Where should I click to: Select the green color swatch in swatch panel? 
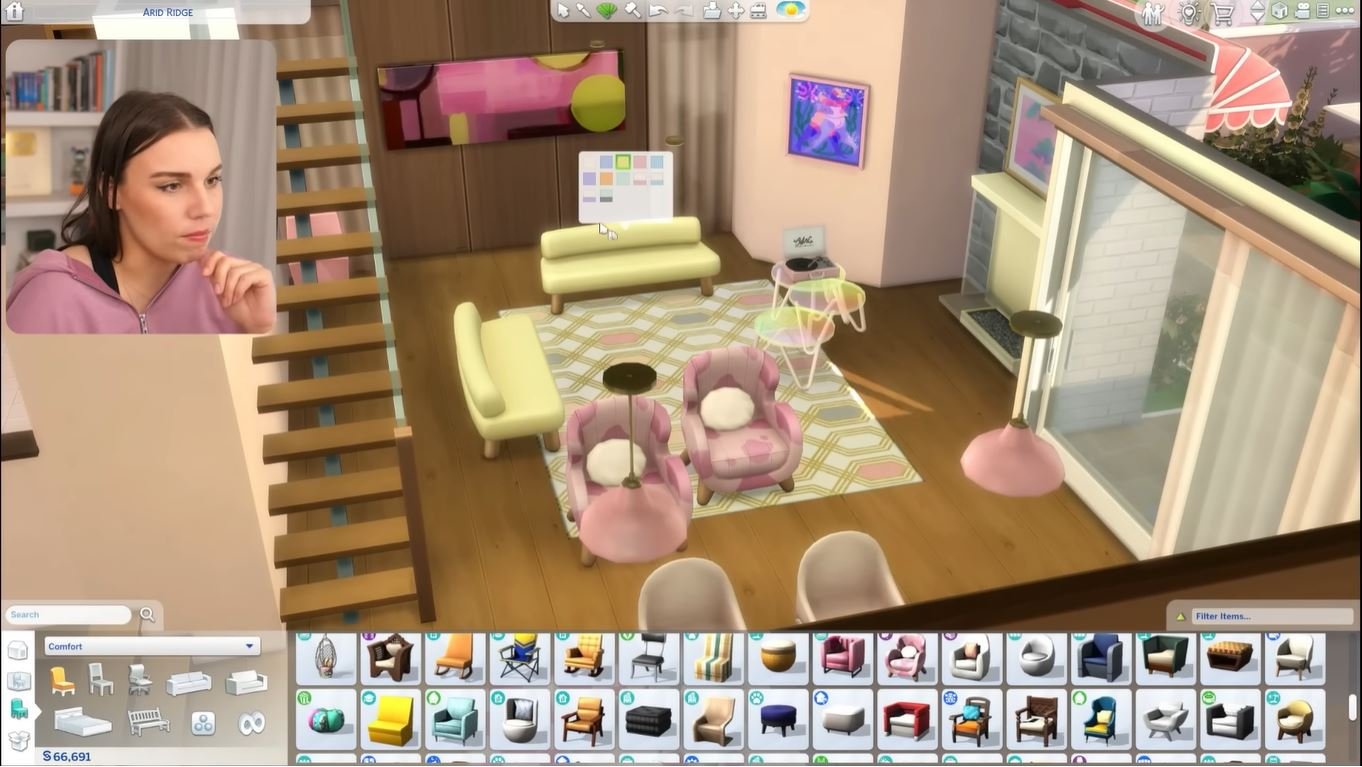coord(622,162)
